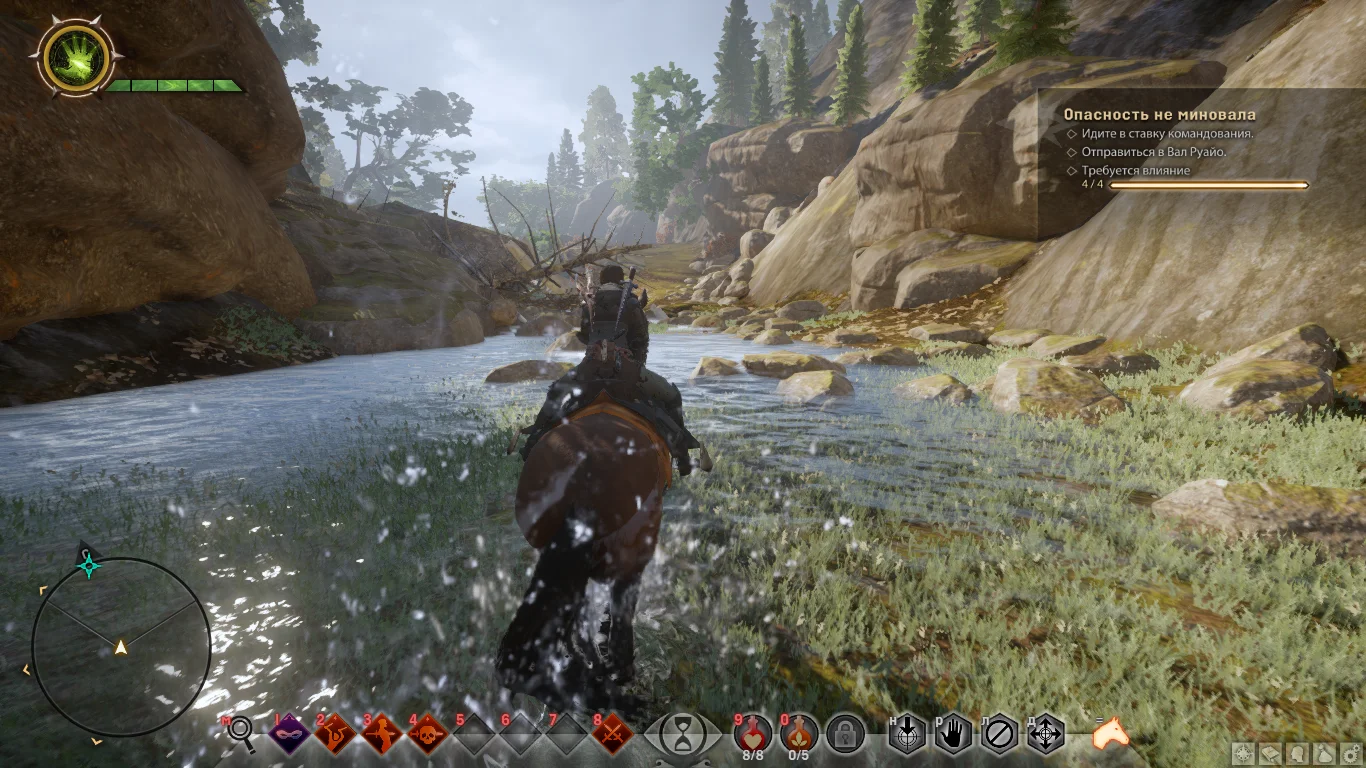The width and height of the screenshot is (1366, 768).
Task: Trigger the crossed swords ability
Action: pyautogui.click(x=611, y=734)
